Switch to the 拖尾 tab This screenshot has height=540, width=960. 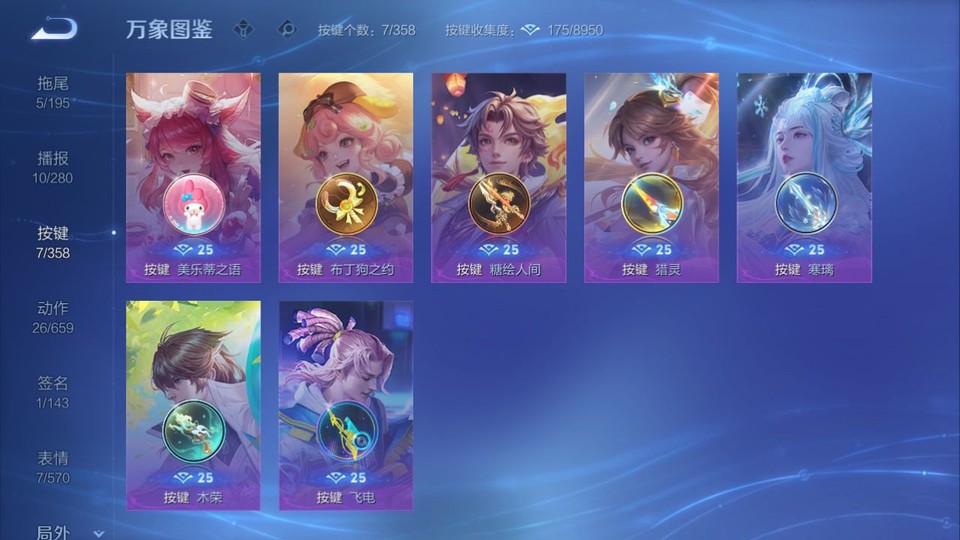point(53,91)
